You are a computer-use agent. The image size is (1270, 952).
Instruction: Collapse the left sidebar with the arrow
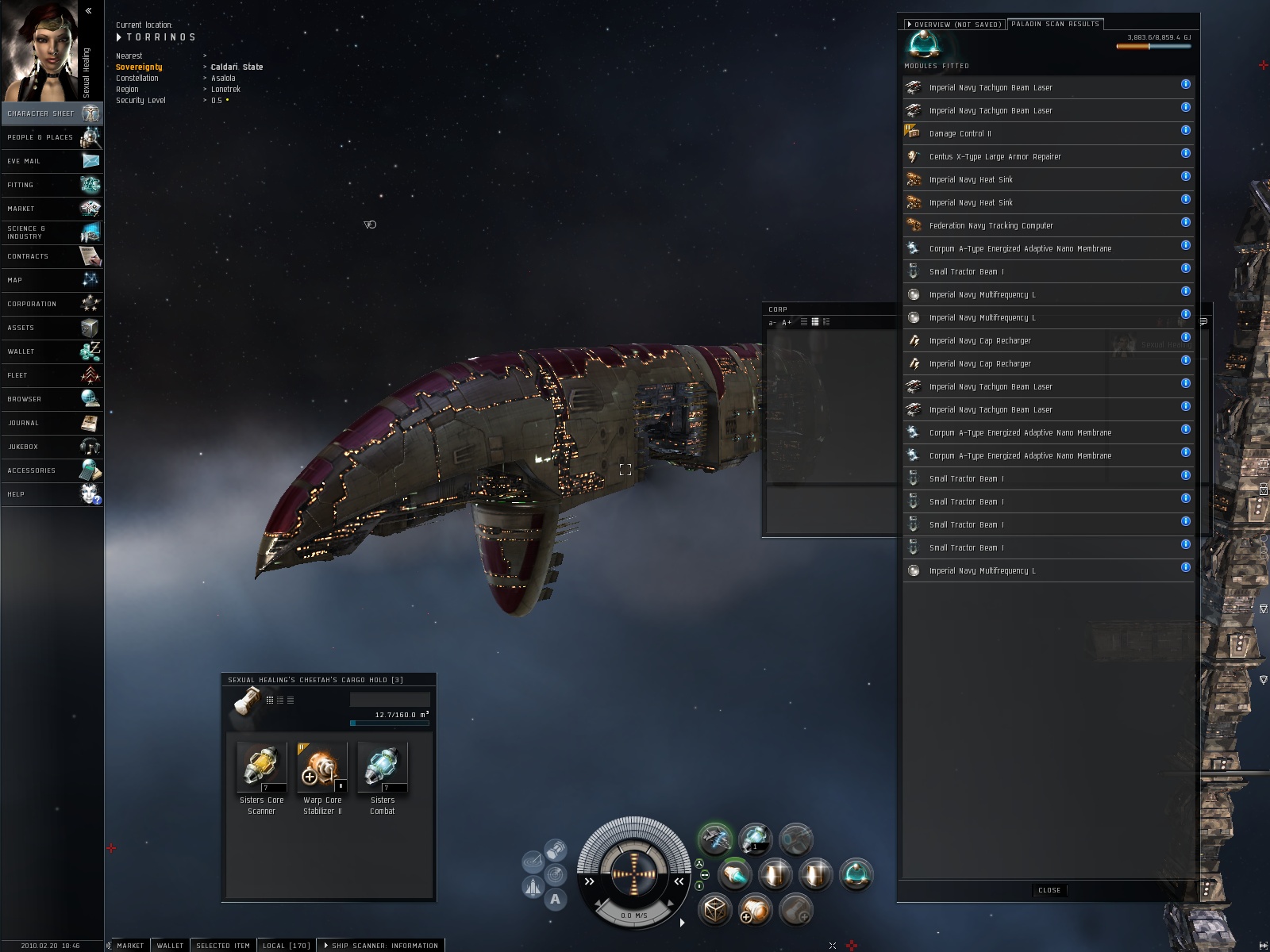(x=88, y=11)
